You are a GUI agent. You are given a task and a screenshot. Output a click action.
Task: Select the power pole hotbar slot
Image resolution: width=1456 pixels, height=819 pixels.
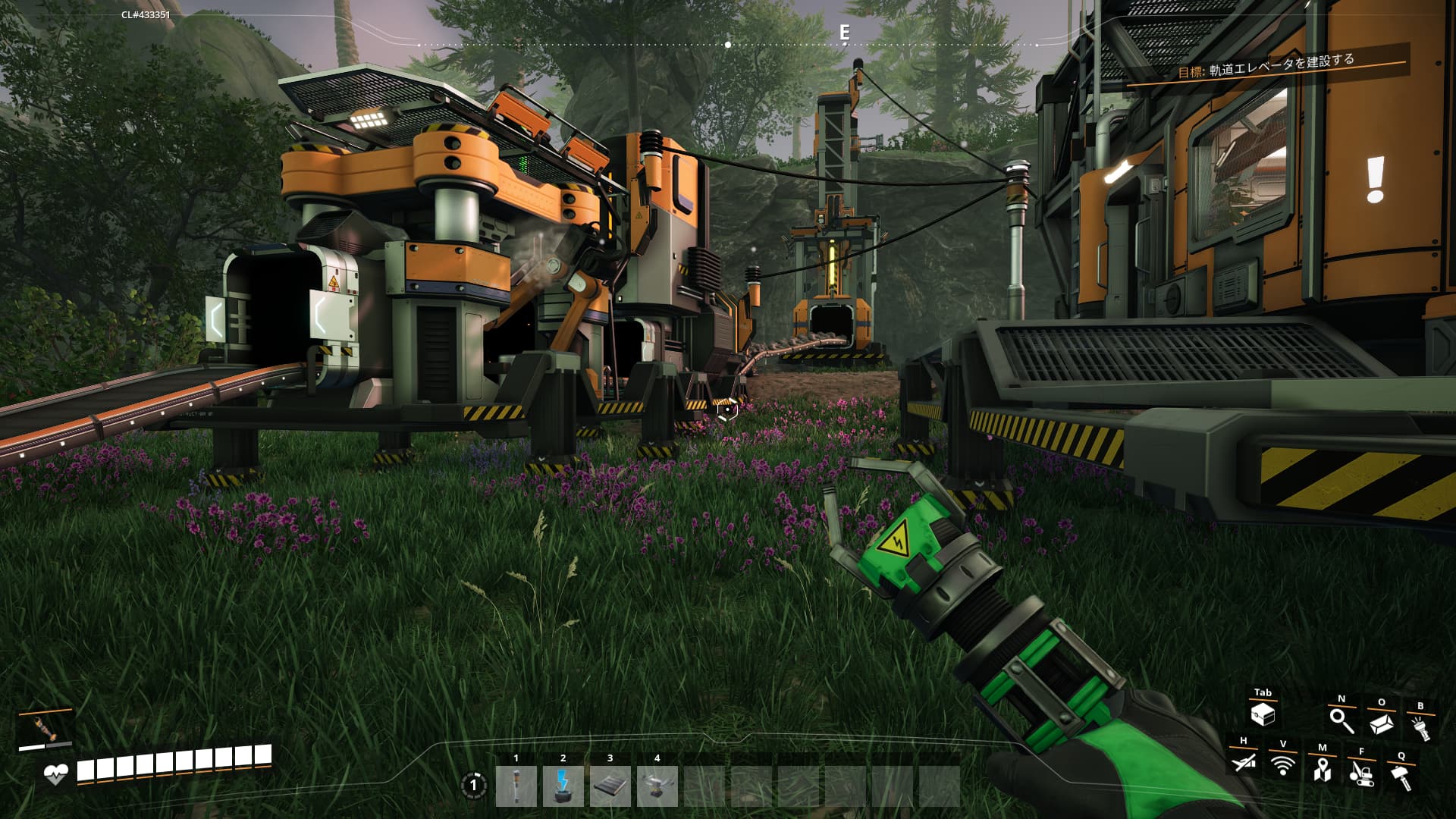(x=516, y=786)
